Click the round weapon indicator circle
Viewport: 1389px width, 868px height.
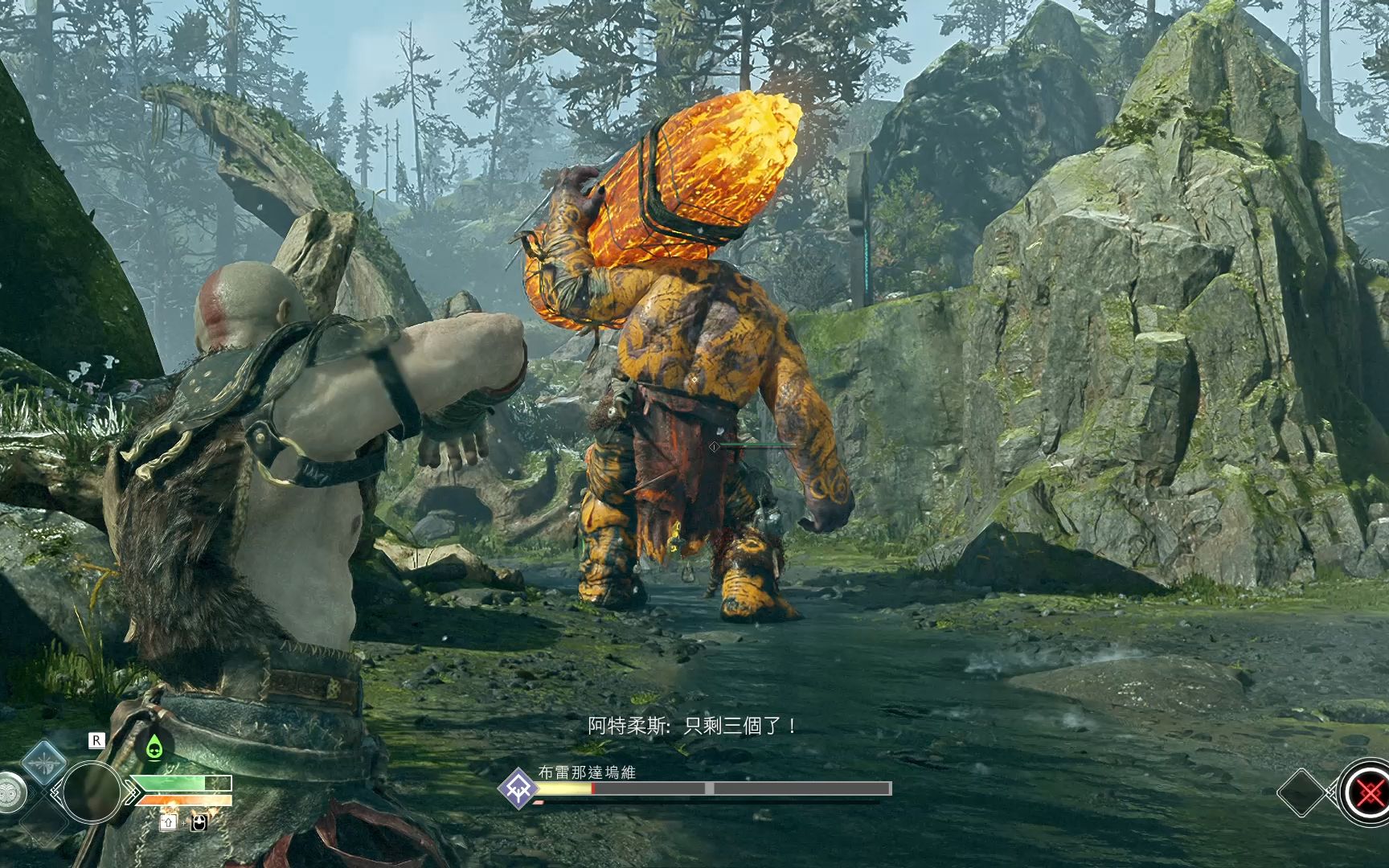click(x=91, y=792)
